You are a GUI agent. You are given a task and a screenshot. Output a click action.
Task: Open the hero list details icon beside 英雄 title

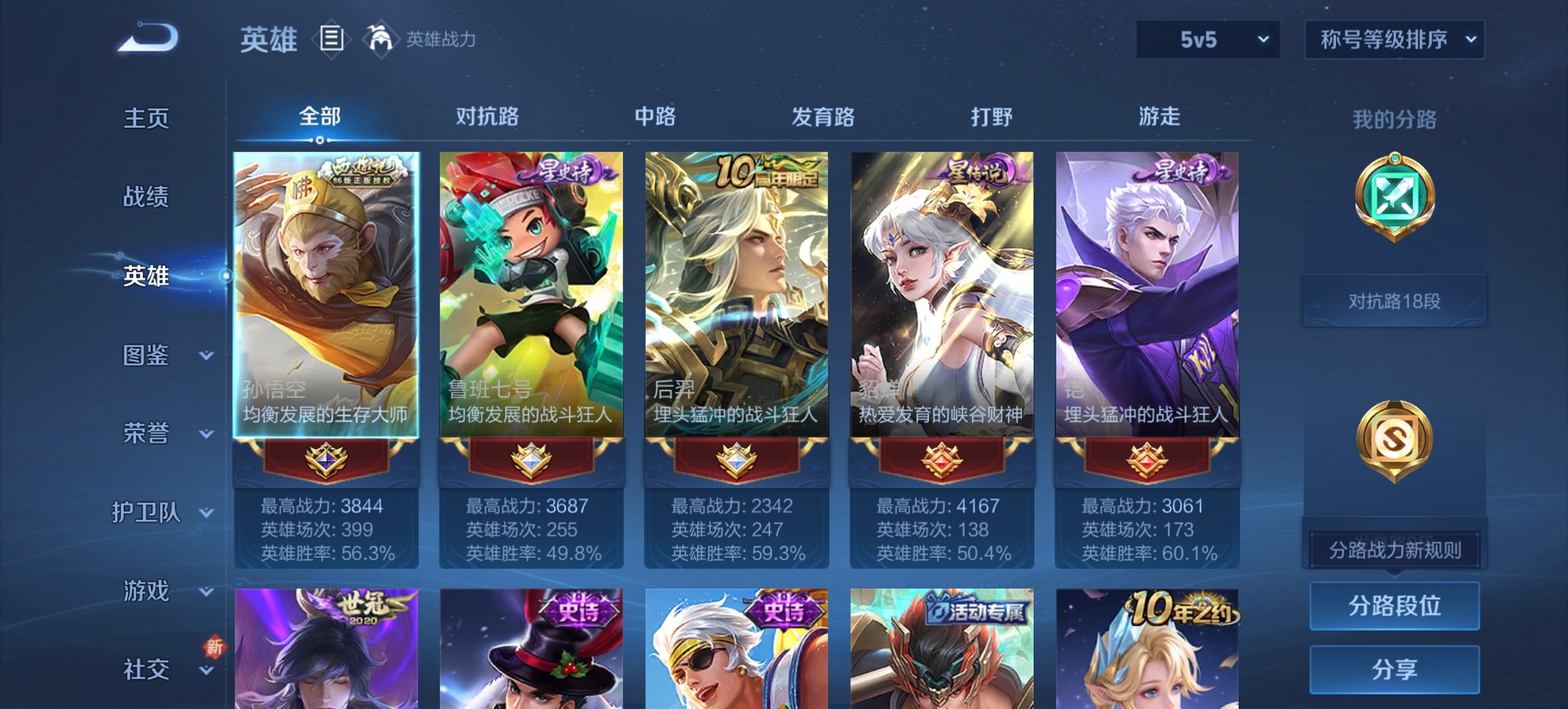click(333, 40)
